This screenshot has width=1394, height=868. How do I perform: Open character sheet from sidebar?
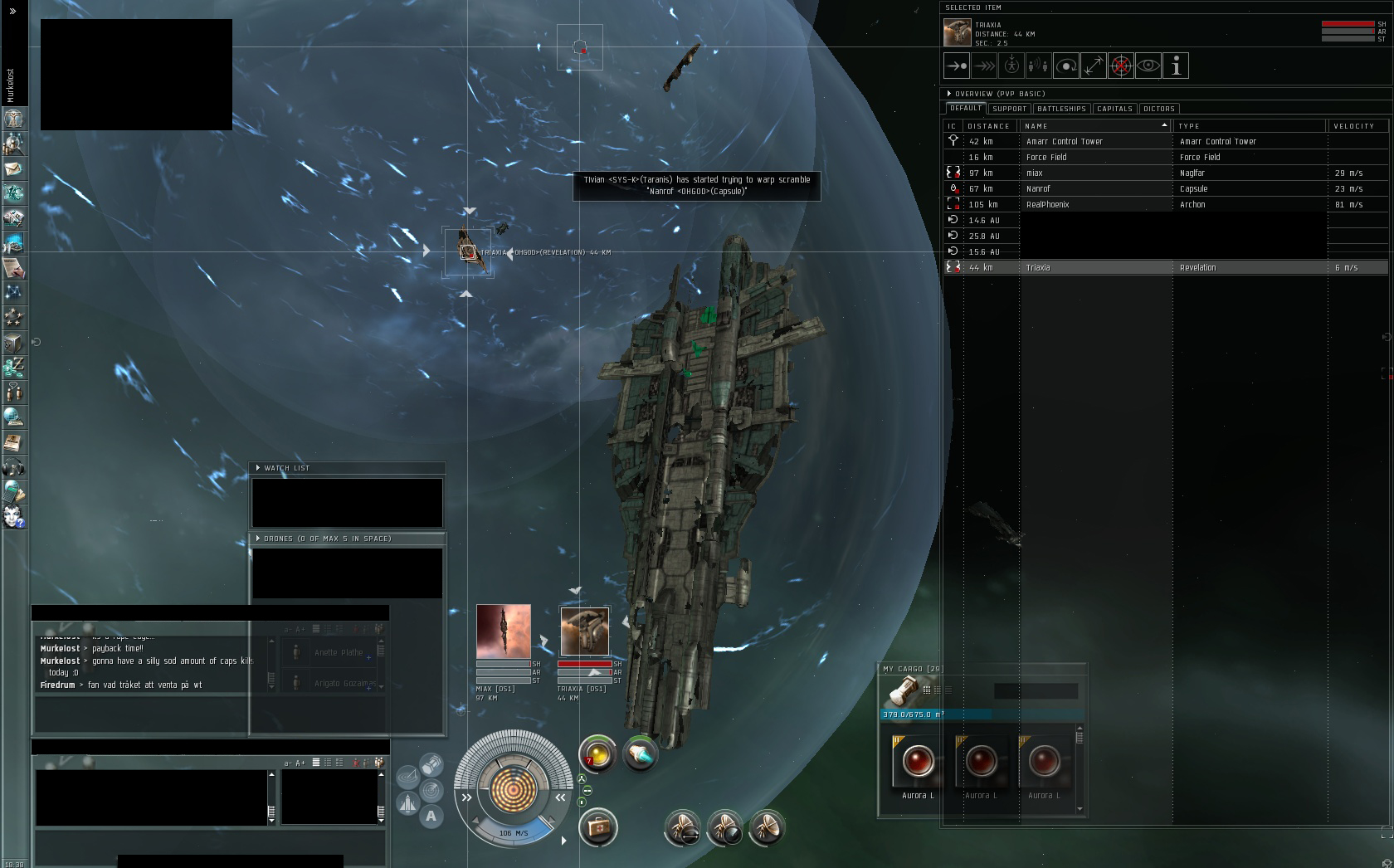point(13,119)
